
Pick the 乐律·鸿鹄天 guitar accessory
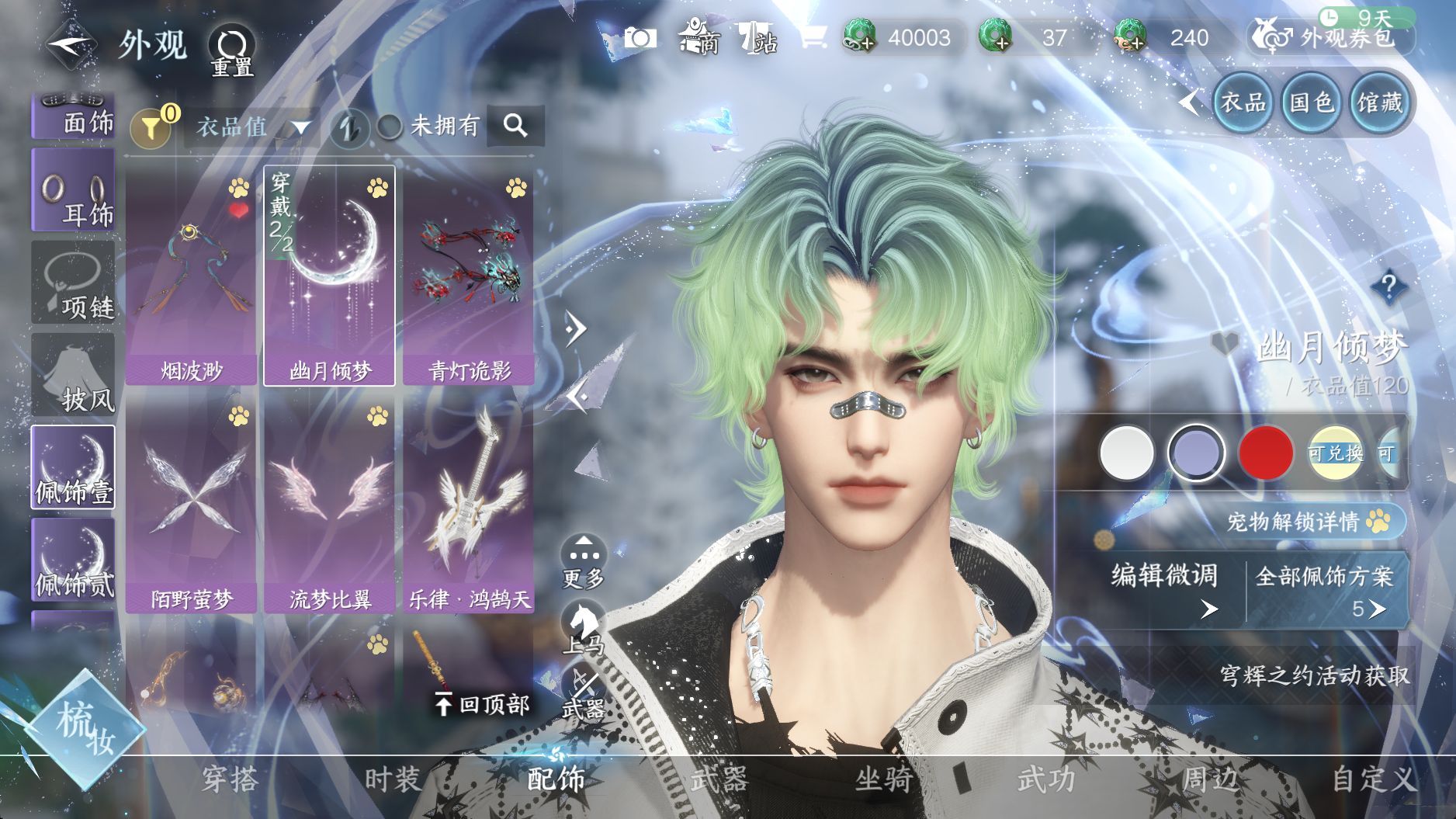469,505
